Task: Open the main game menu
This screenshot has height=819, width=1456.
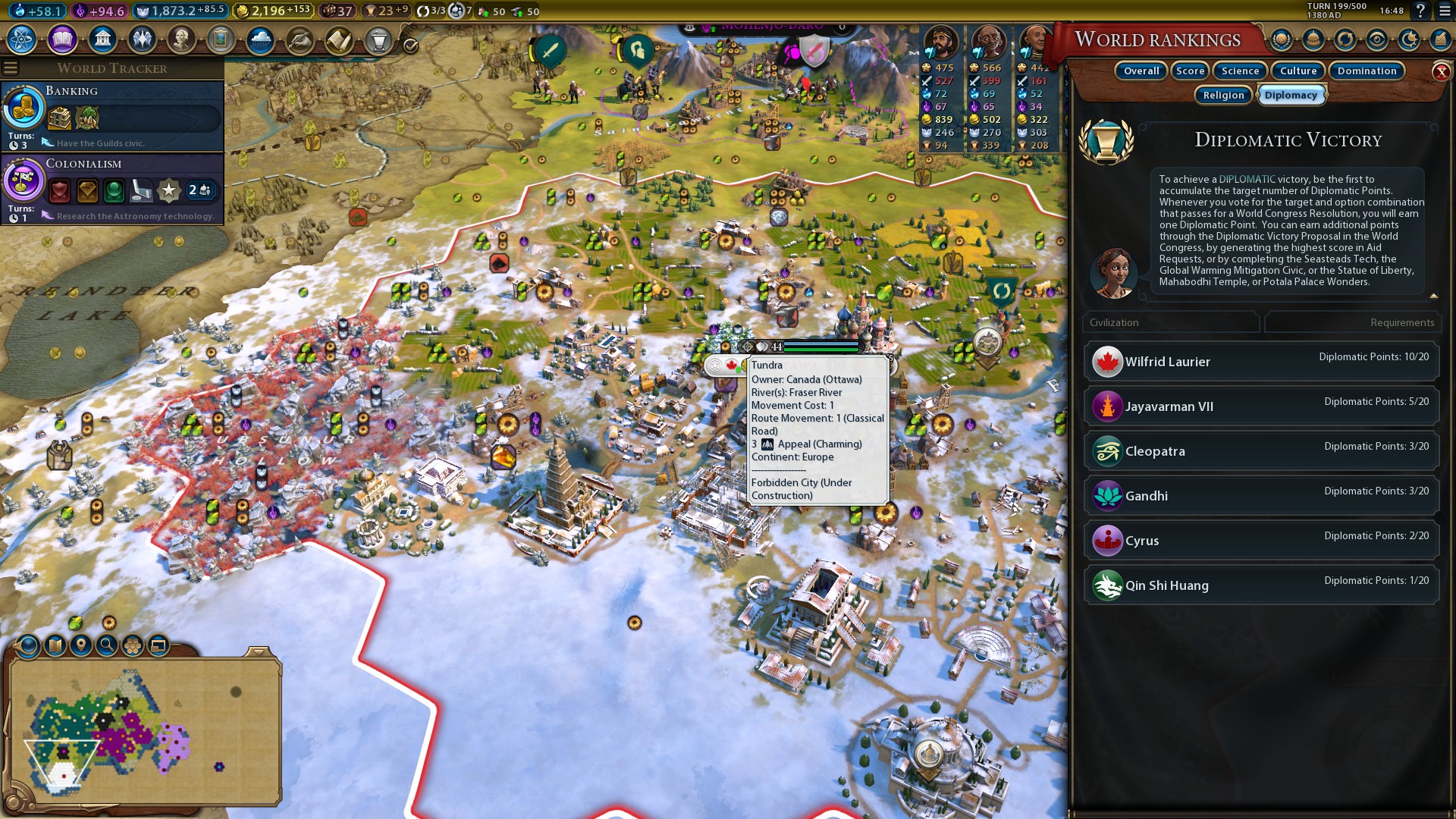Action: coord(1442,11)
